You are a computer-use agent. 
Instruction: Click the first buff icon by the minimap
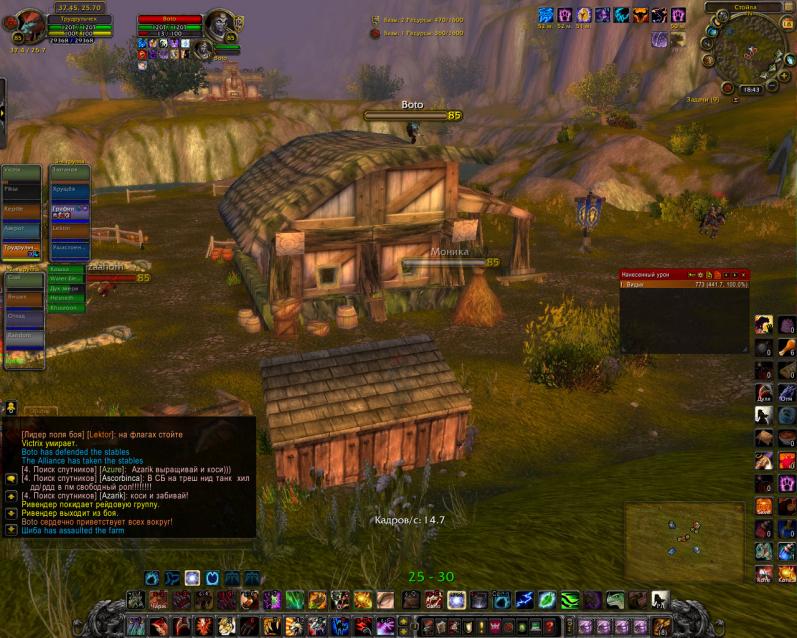(x=545, y=15)
